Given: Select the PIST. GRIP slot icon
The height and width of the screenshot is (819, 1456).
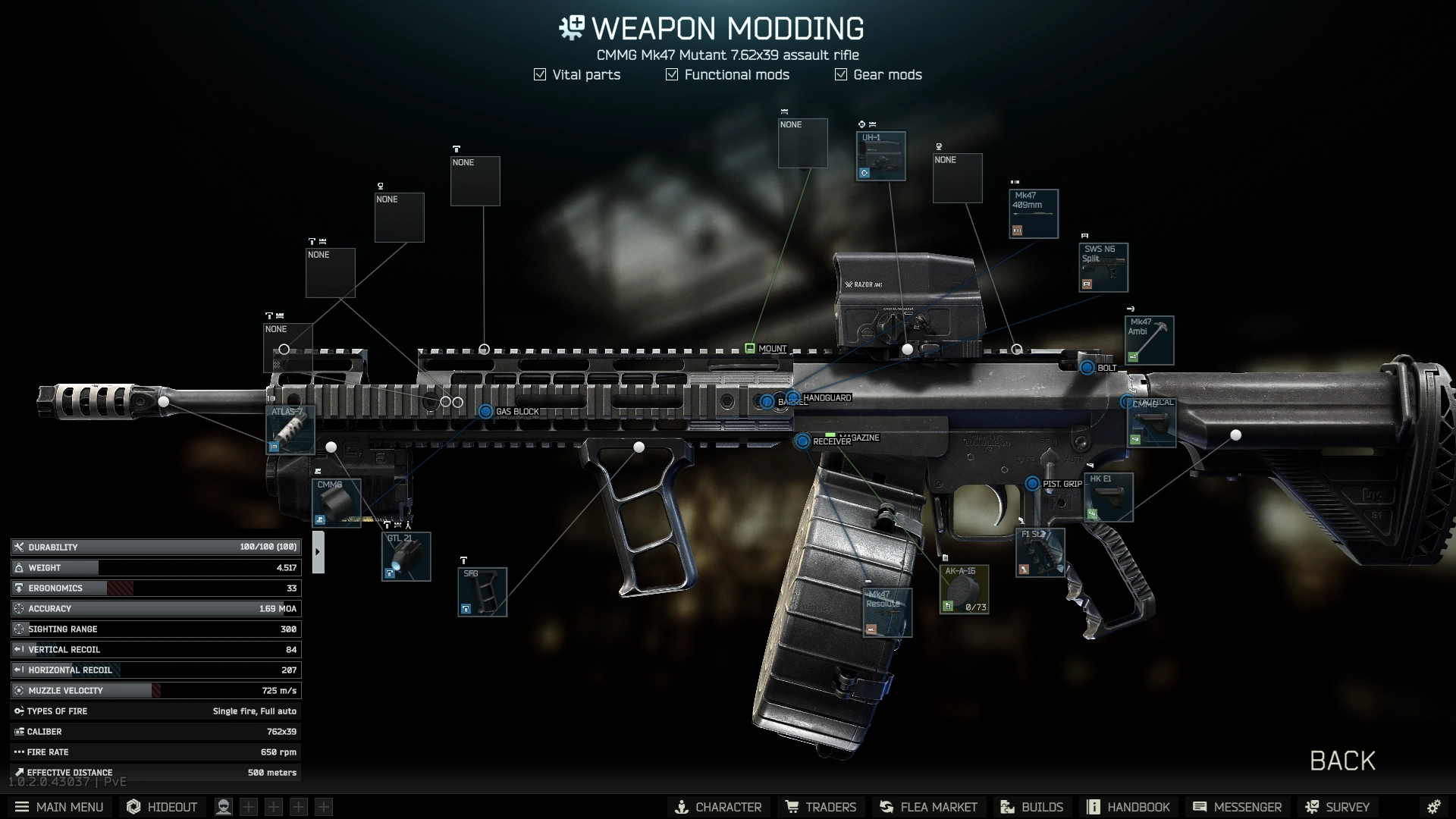Looking at the screenshot, I should point(1032,482).
